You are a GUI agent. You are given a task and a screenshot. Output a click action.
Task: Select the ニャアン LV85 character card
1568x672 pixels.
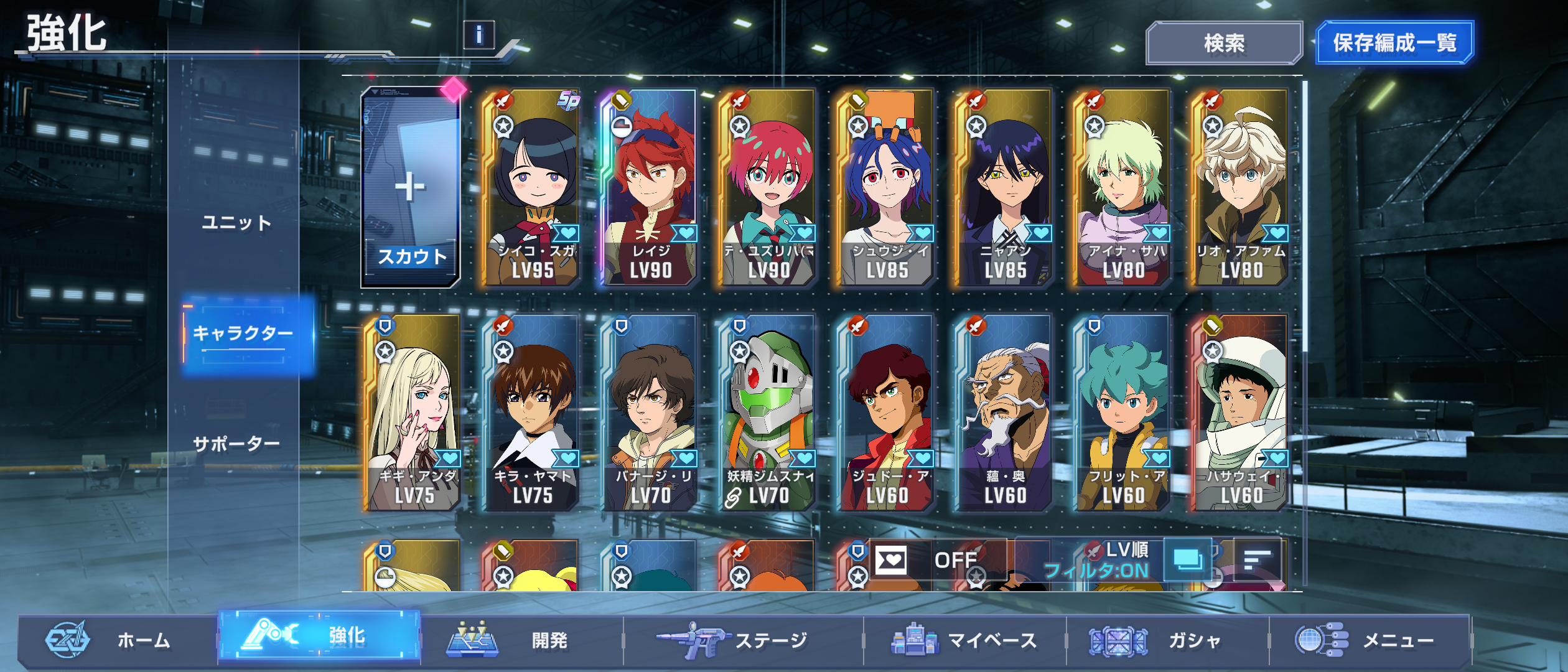[1004, 187]
